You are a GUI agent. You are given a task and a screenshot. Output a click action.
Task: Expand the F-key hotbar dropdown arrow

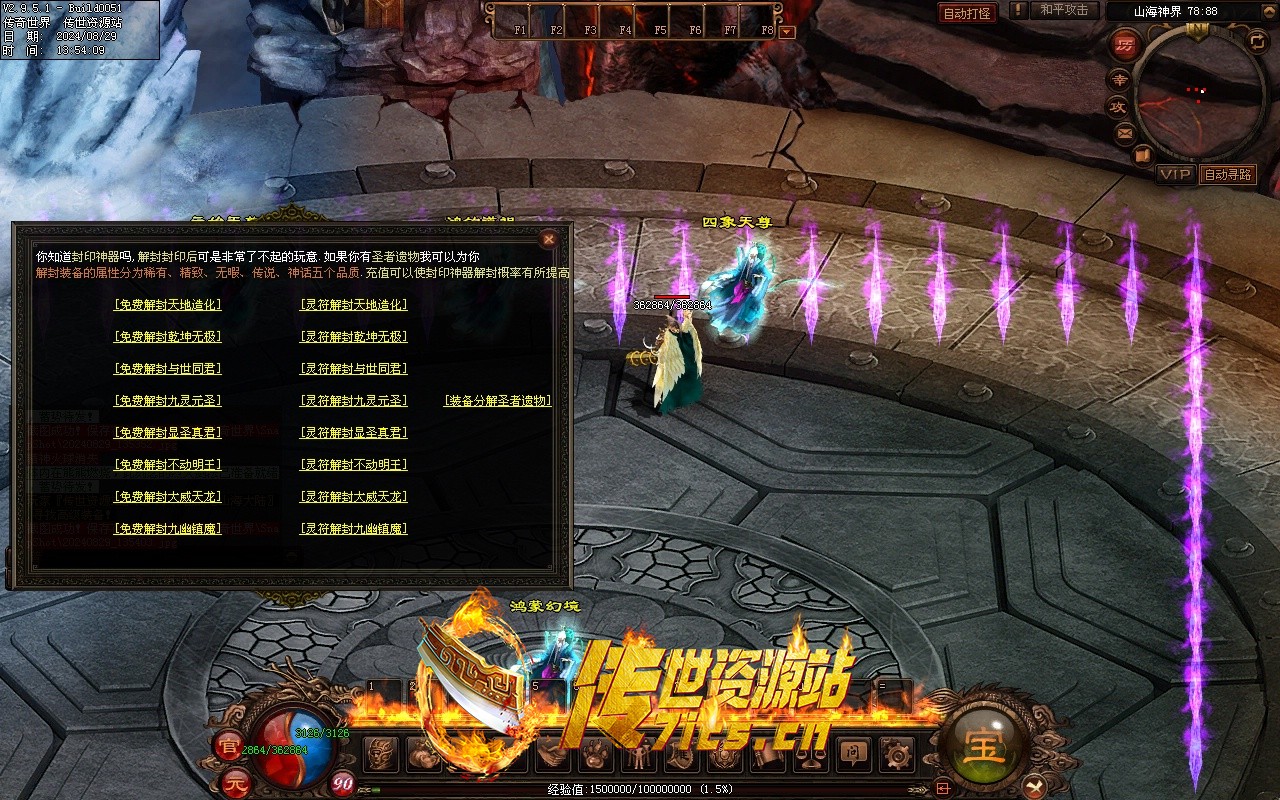[x=787, y=31]
